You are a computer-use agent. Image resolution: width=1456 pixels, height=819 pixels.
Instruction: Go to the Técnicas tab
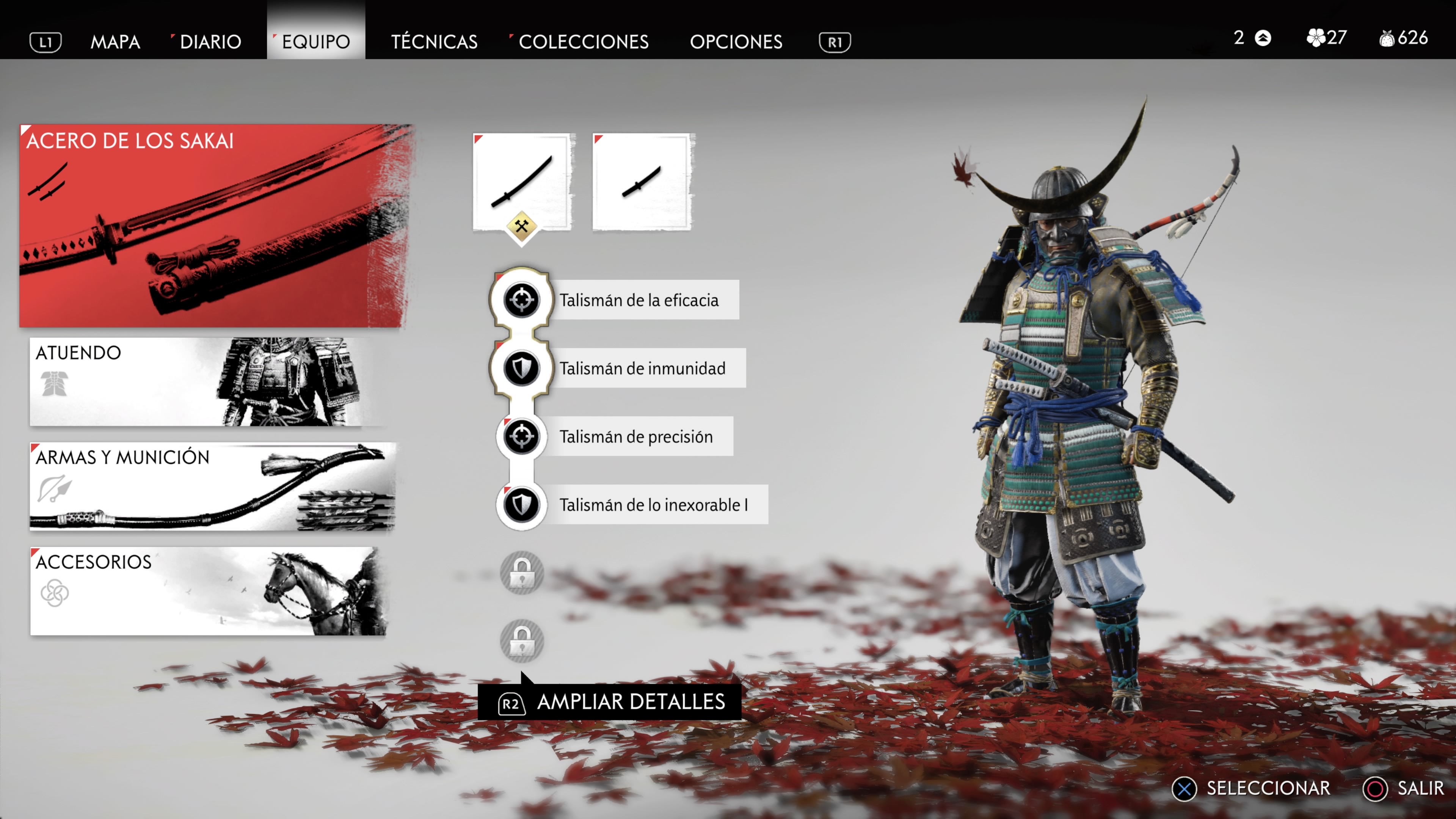tap(434, 42)
